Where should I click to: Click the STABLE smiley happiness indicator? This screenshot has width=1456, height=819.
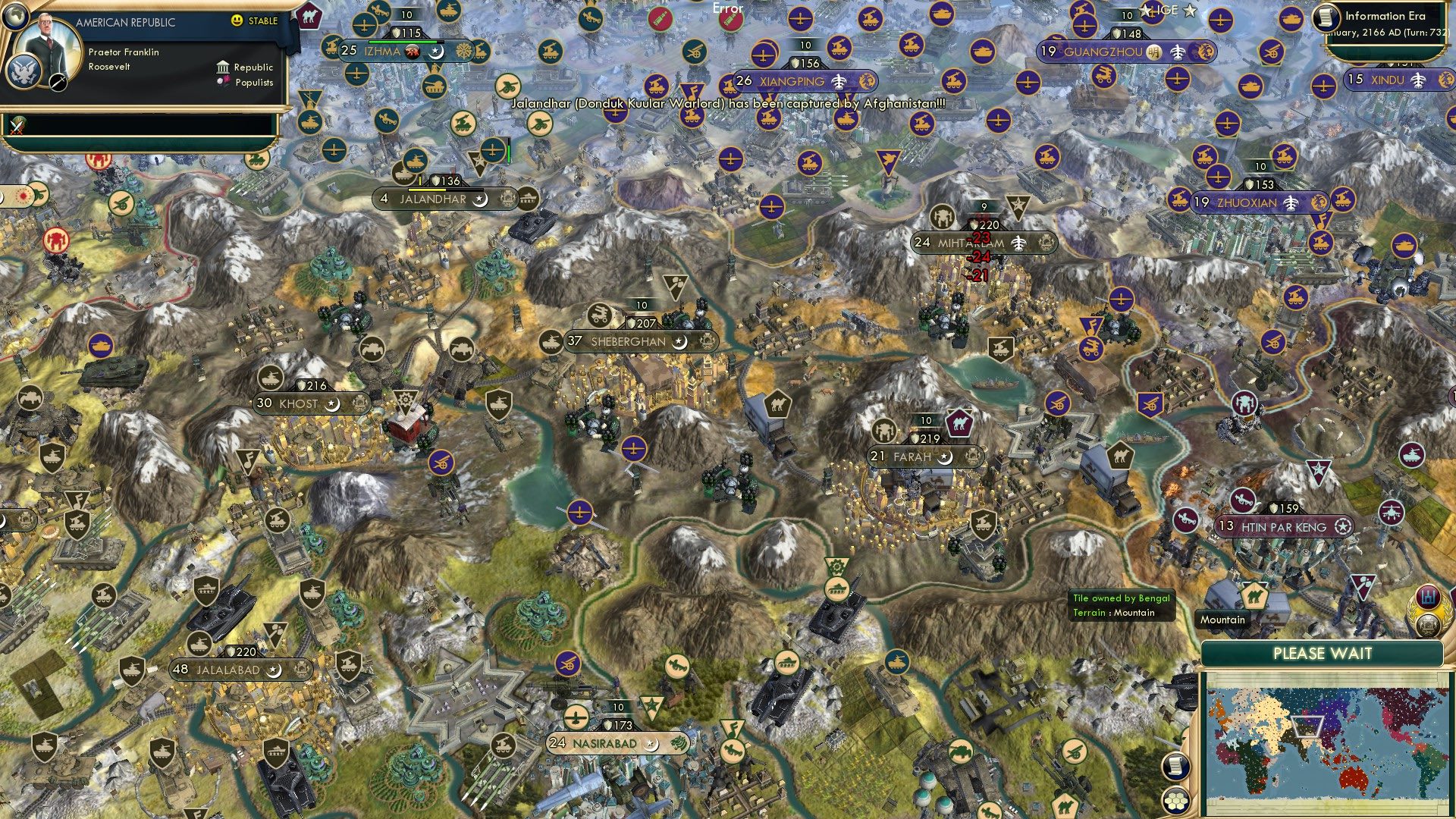click(237, 22)
